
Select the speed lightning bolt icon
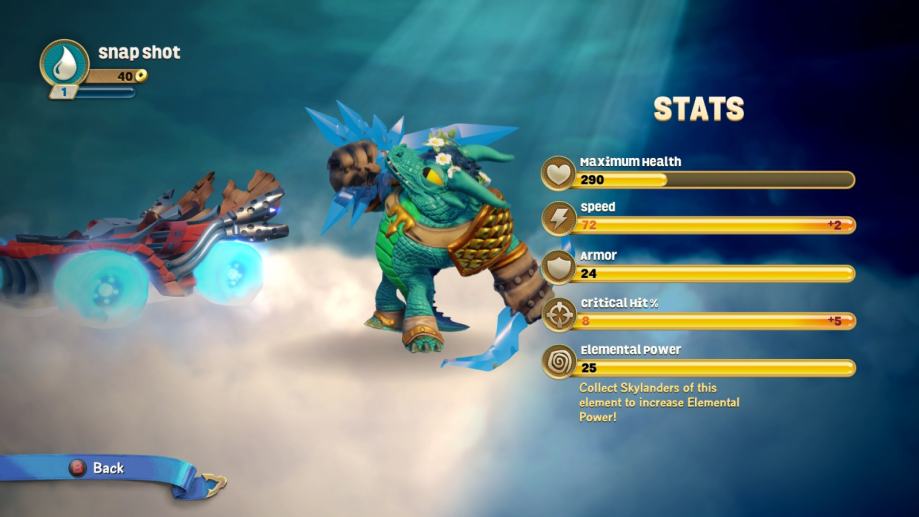click(558, 219)
